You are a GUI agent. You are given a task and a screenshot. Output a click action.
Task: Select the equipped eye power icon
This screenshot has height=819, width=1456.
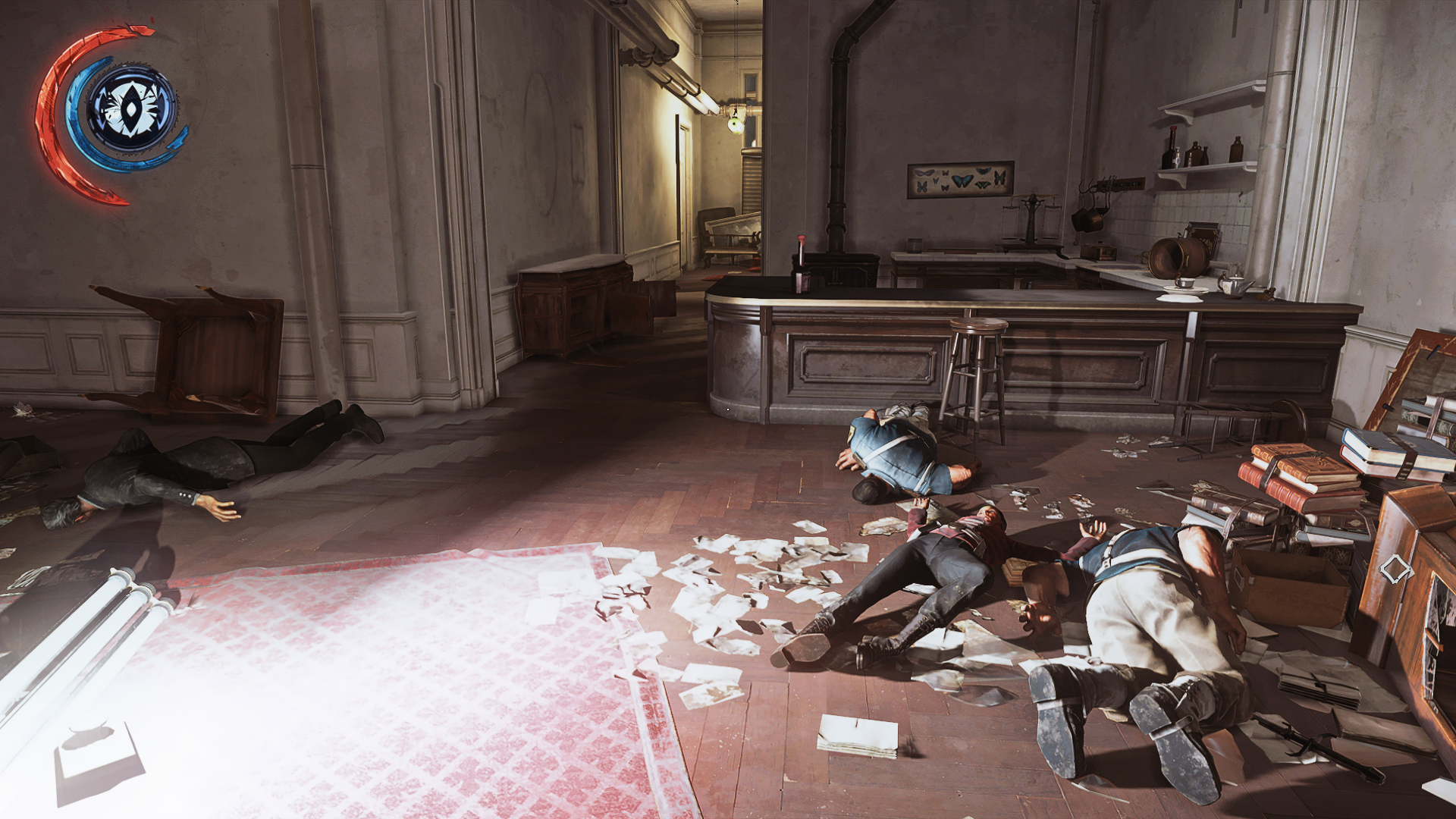(x=132, y=109)
